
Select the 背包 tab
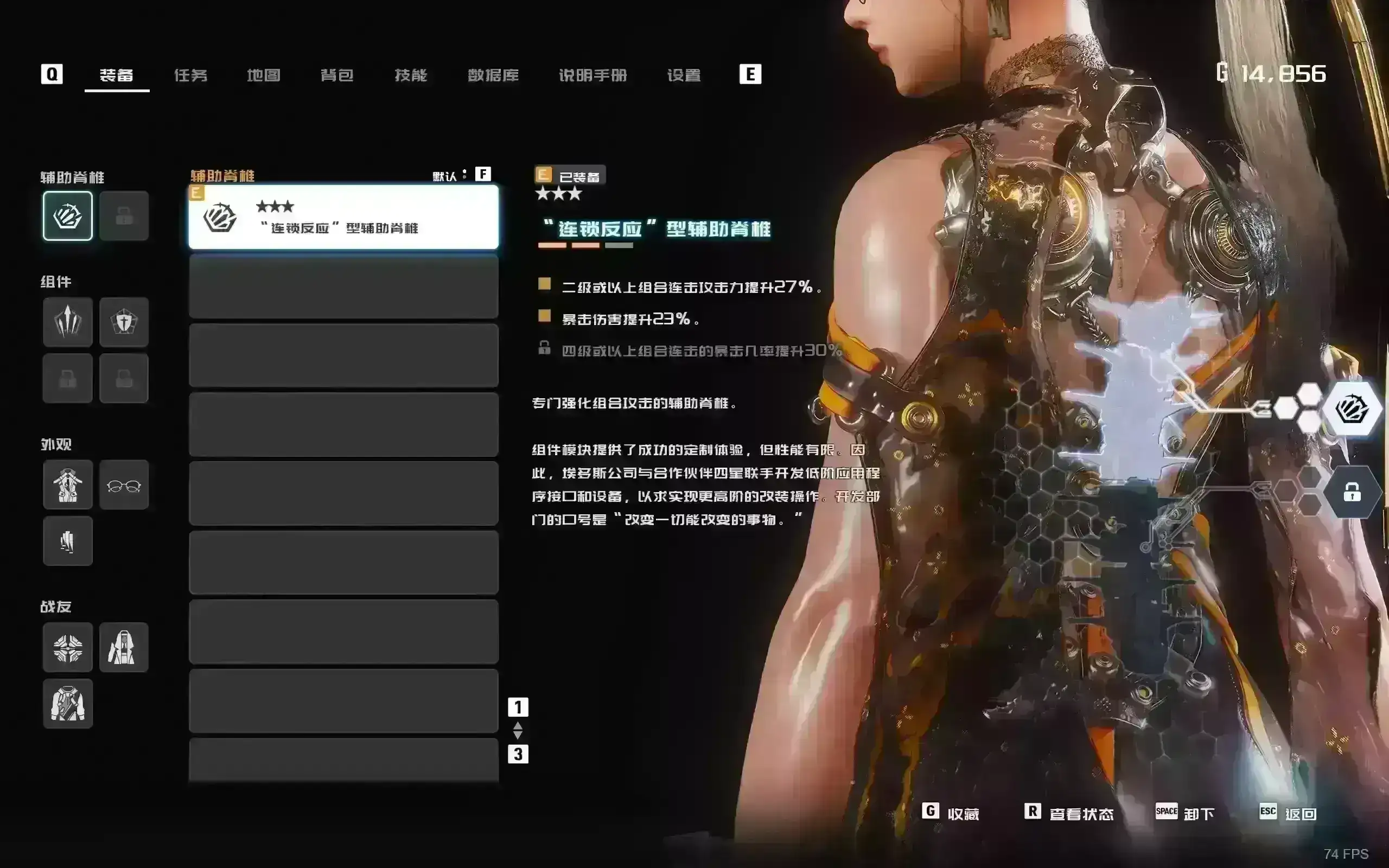pyautogui.click(x=337, y=75)
